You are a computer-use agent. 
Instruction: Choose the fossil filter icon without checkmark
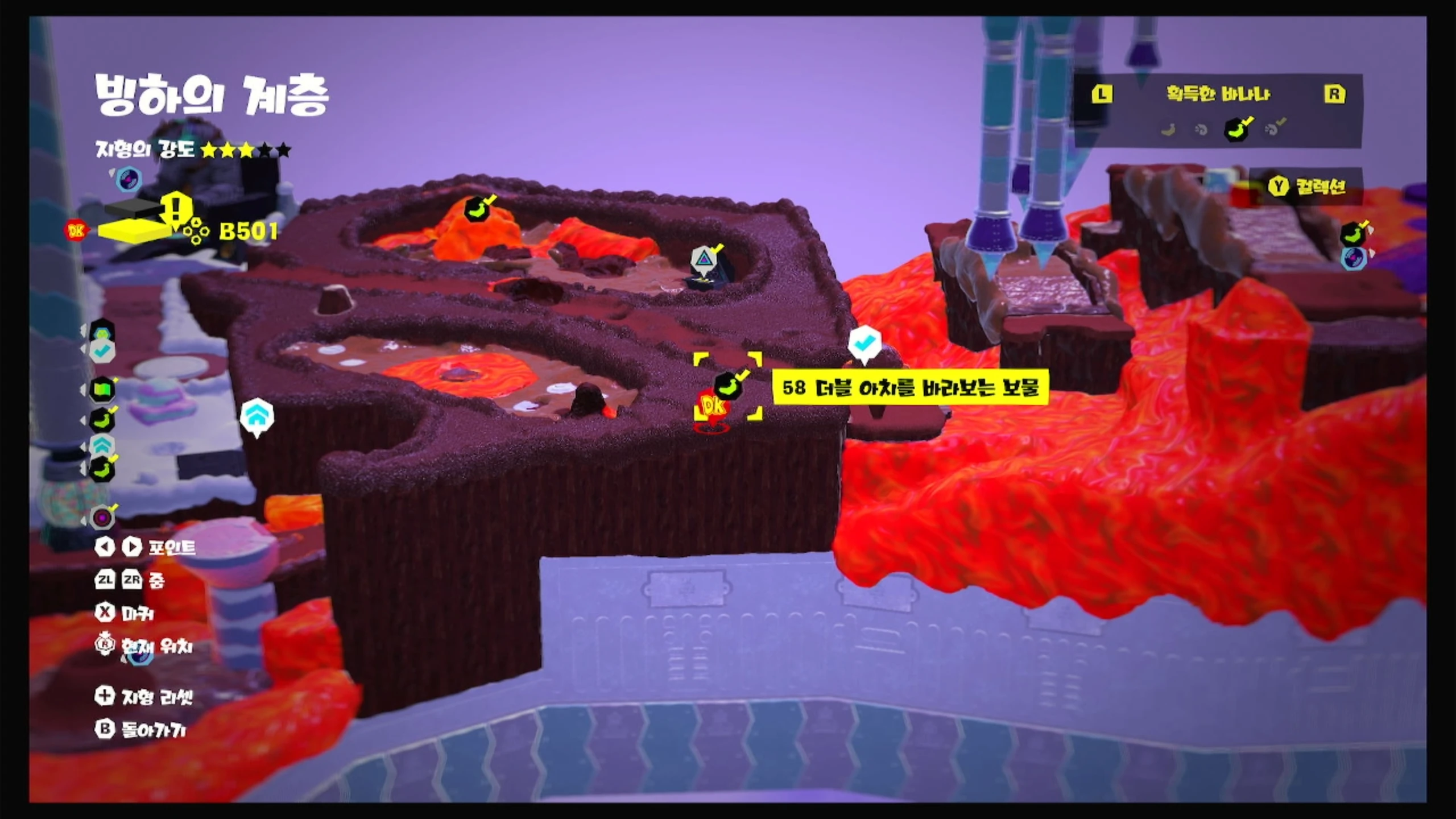click(1201, 130)
